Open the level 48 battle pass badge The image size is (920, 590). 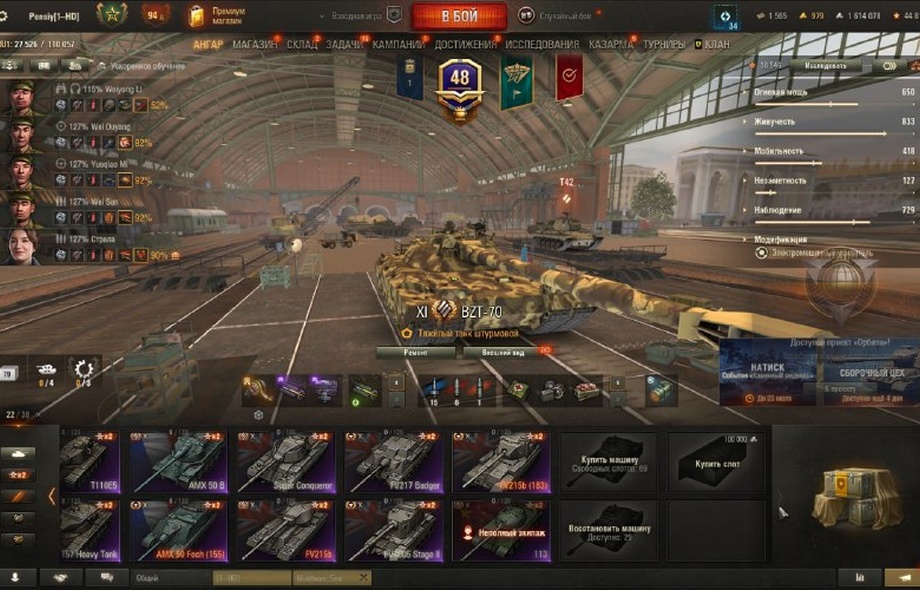(459, 87)
